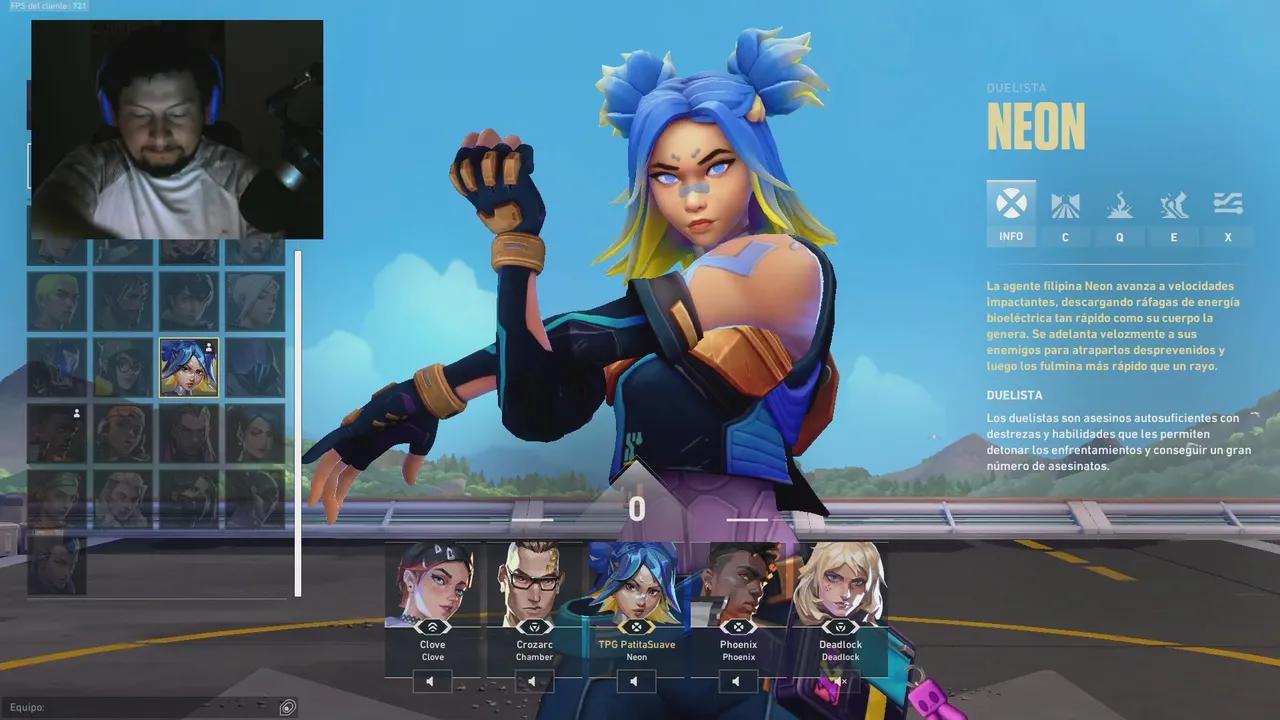Click inside the Equipo chat input field
This screenshot has height=720, width=1280.
point(150,707)
